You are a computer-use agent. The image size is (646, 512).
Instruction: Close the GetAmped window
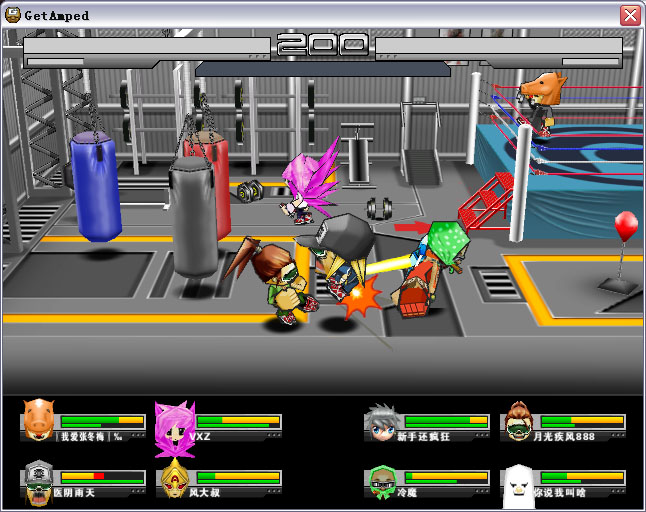point(630,15)
